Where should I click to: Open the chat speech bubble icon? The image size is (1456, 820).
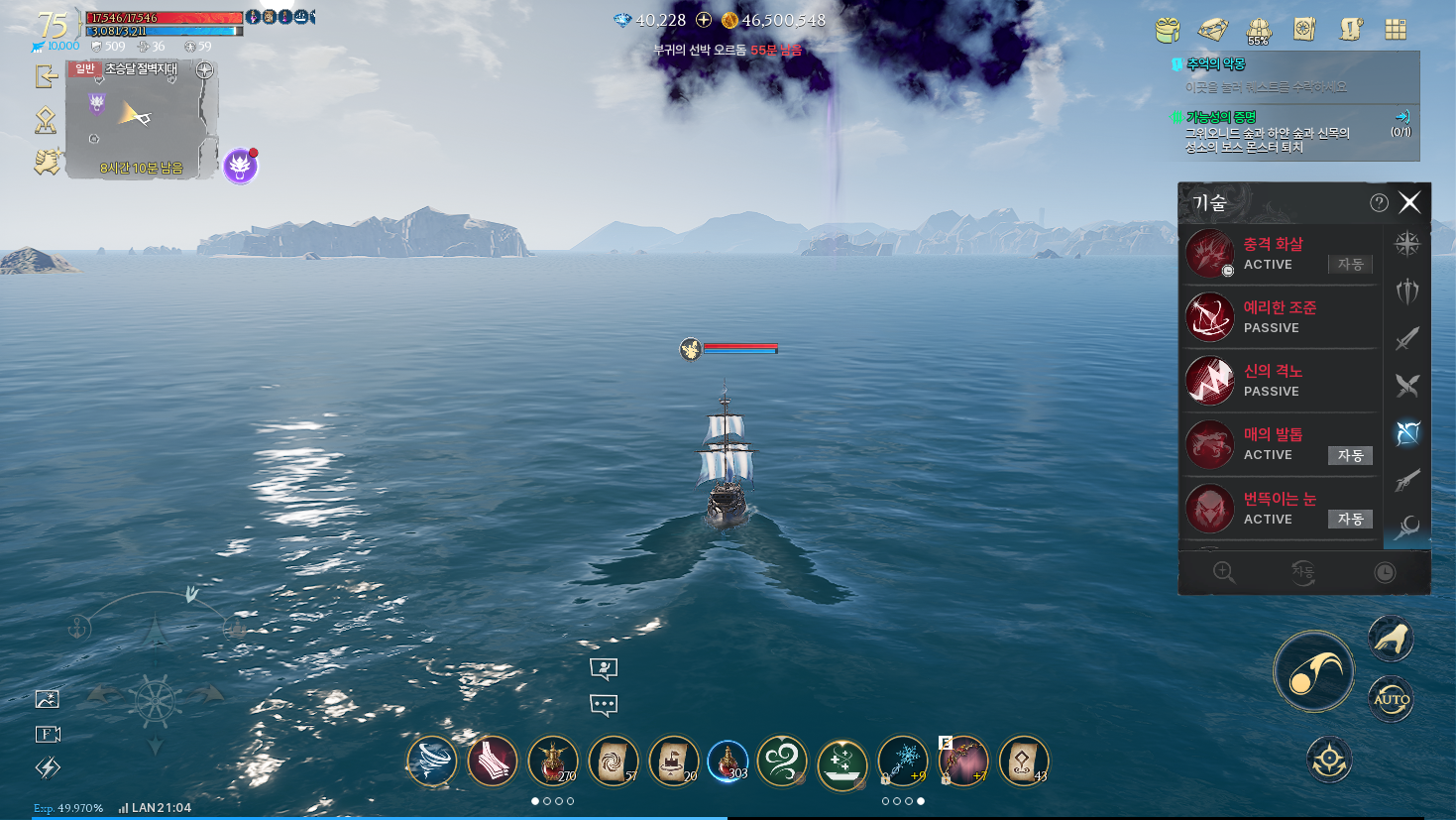click(x=604, y=705)
